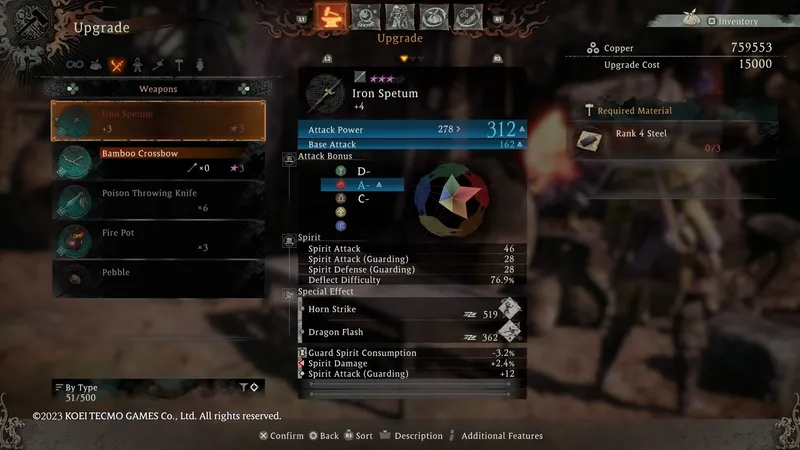Open the filter funnel icon
This screenshot has width=800, height=450.
pos(243,387)
